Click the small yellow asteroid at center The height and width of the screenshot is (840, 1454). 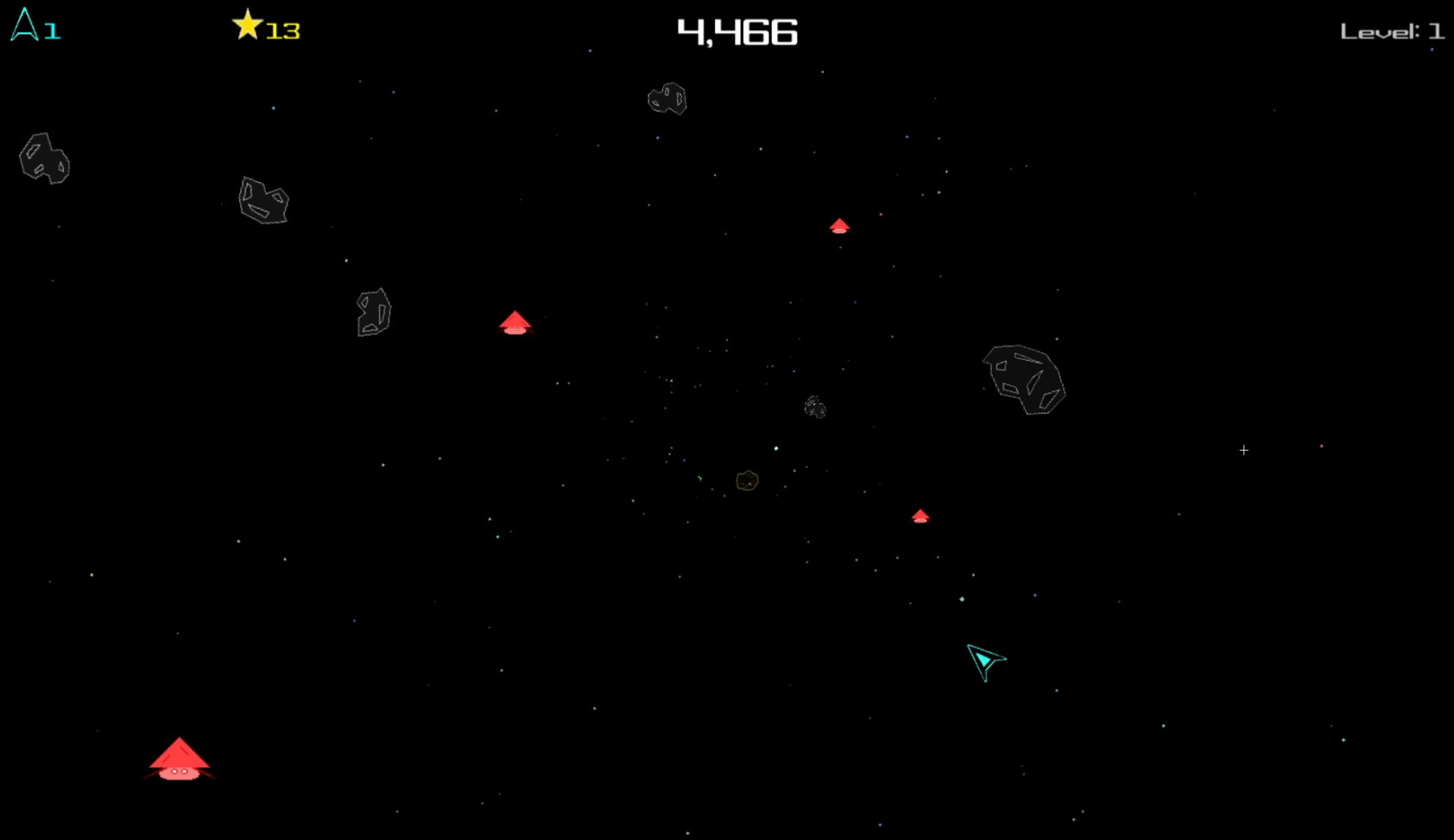pos(747,481)
